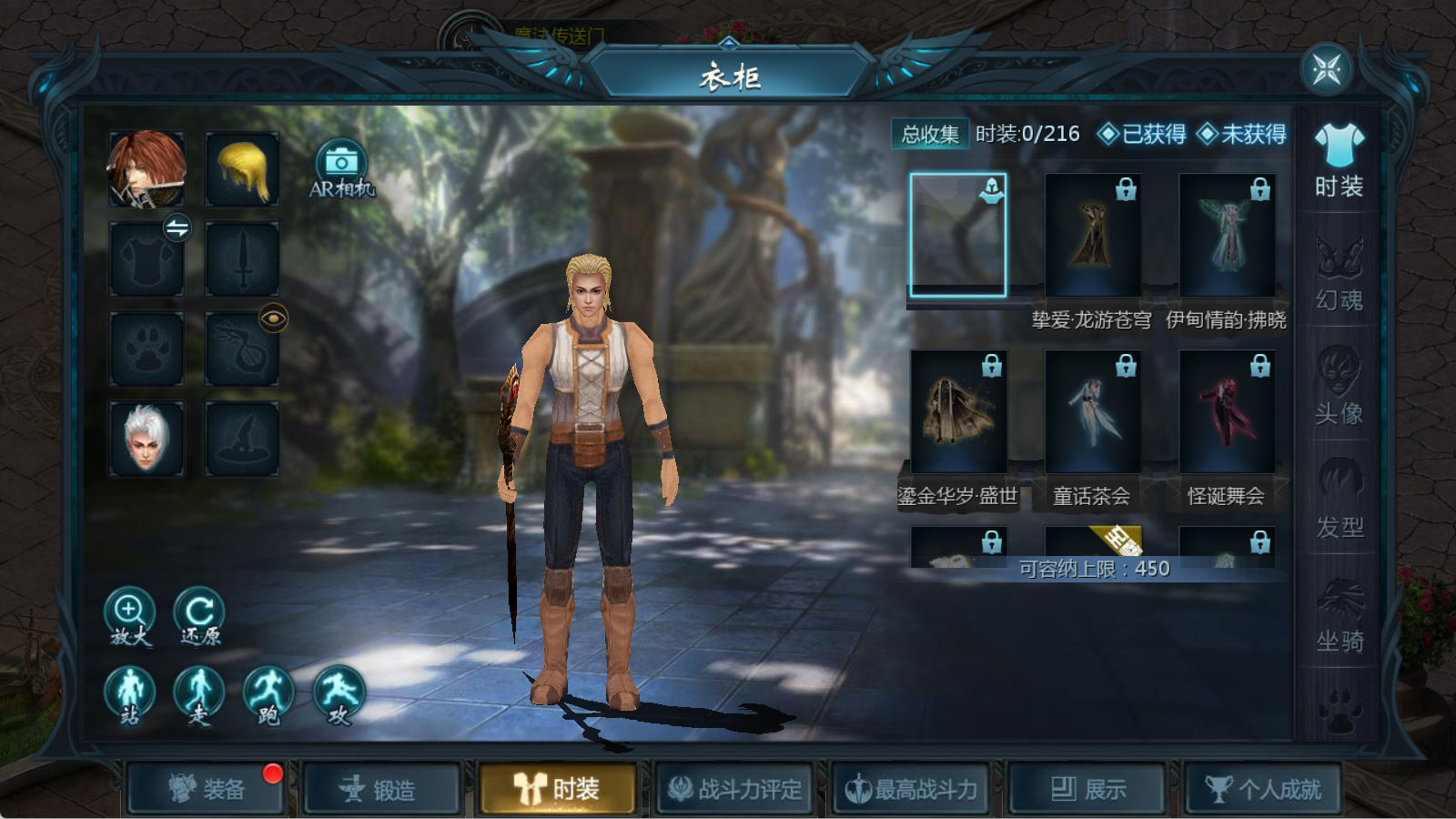
Task: Choose the 站 standing pose
Action: pyautogui.click(x=130, y=694)
